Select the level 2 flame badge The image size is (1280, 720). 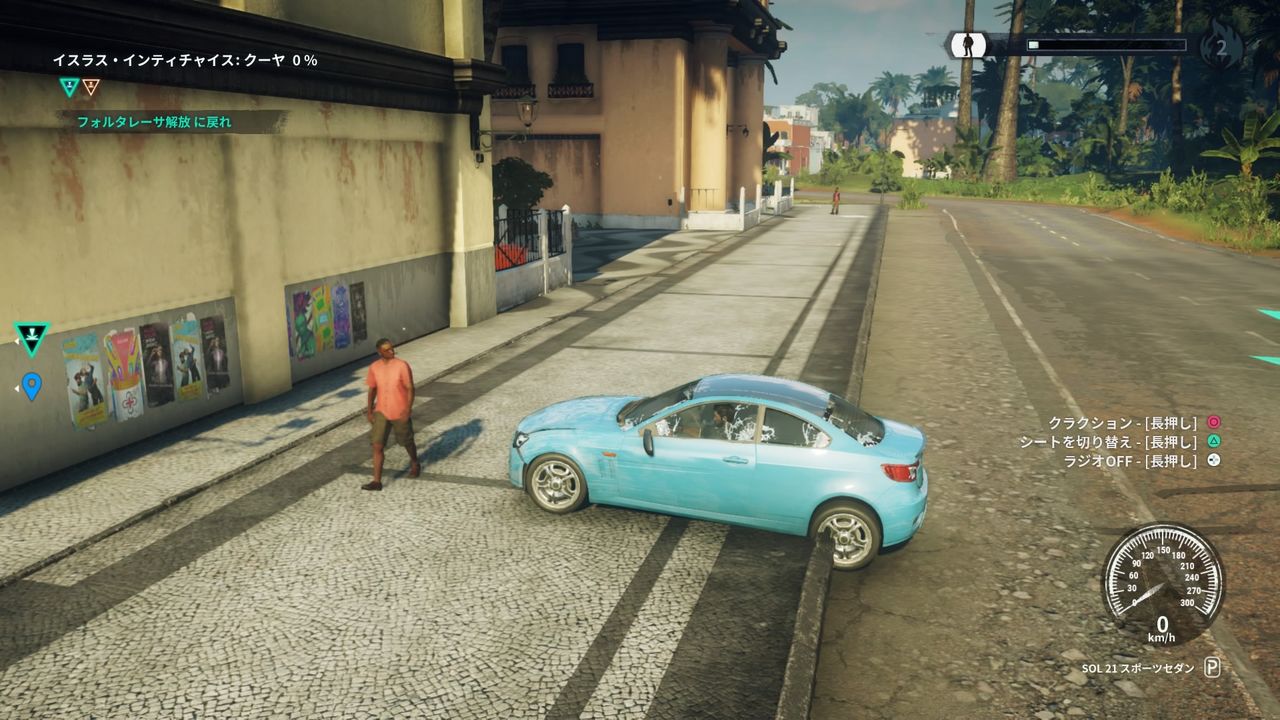1224,47
